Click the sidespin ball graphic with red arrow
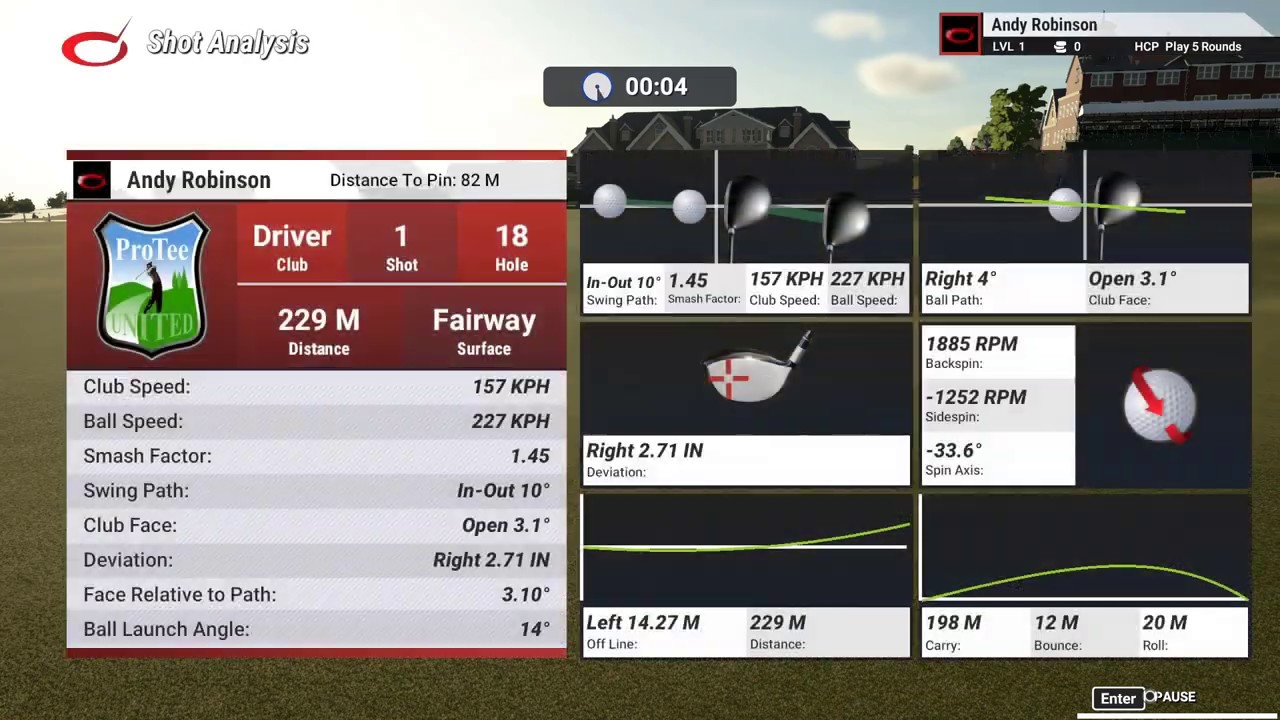 pyautogui.click(x=1160, y=405)
